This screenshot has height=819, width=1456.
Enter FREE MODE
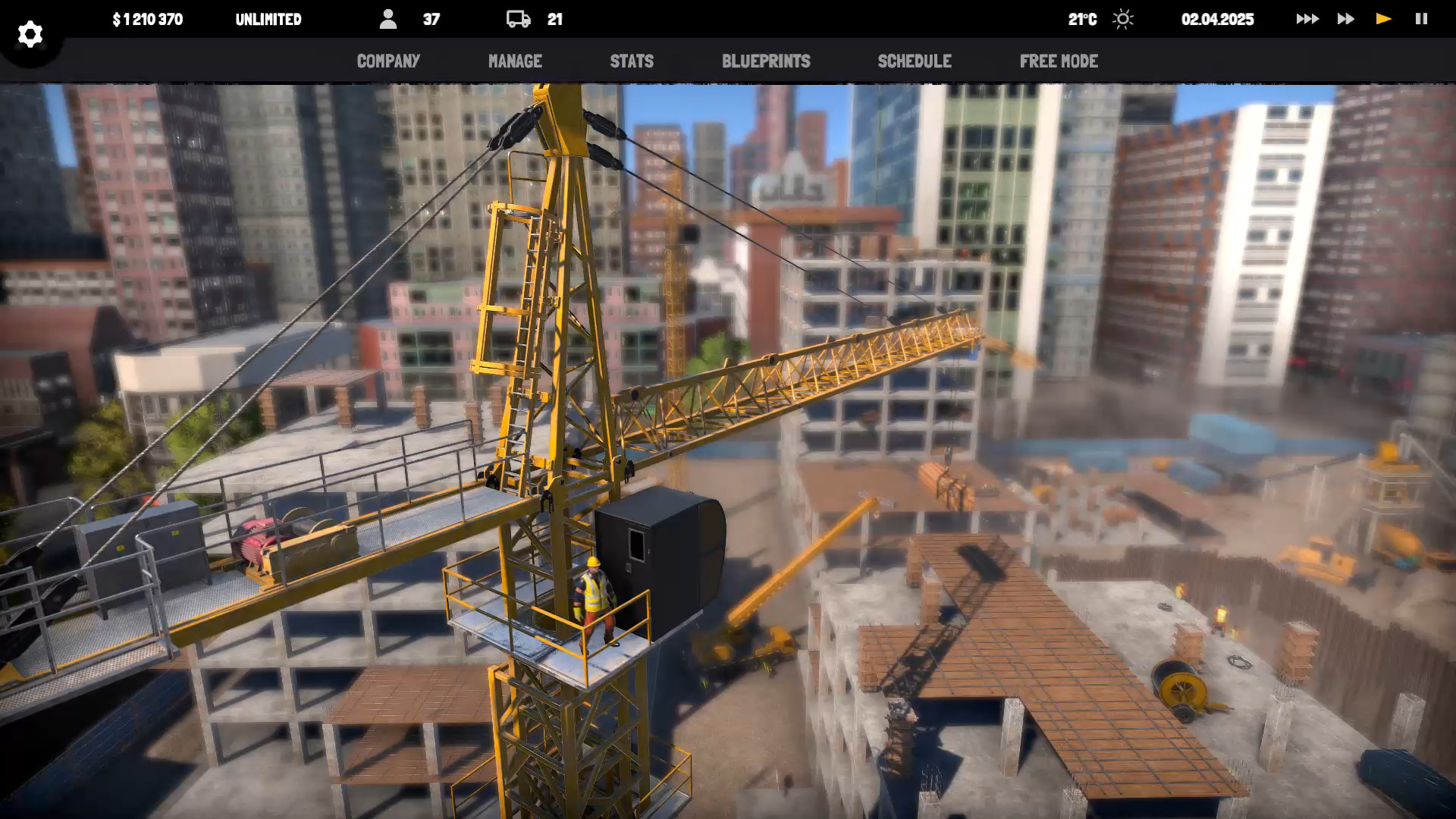pos(1059,61)
